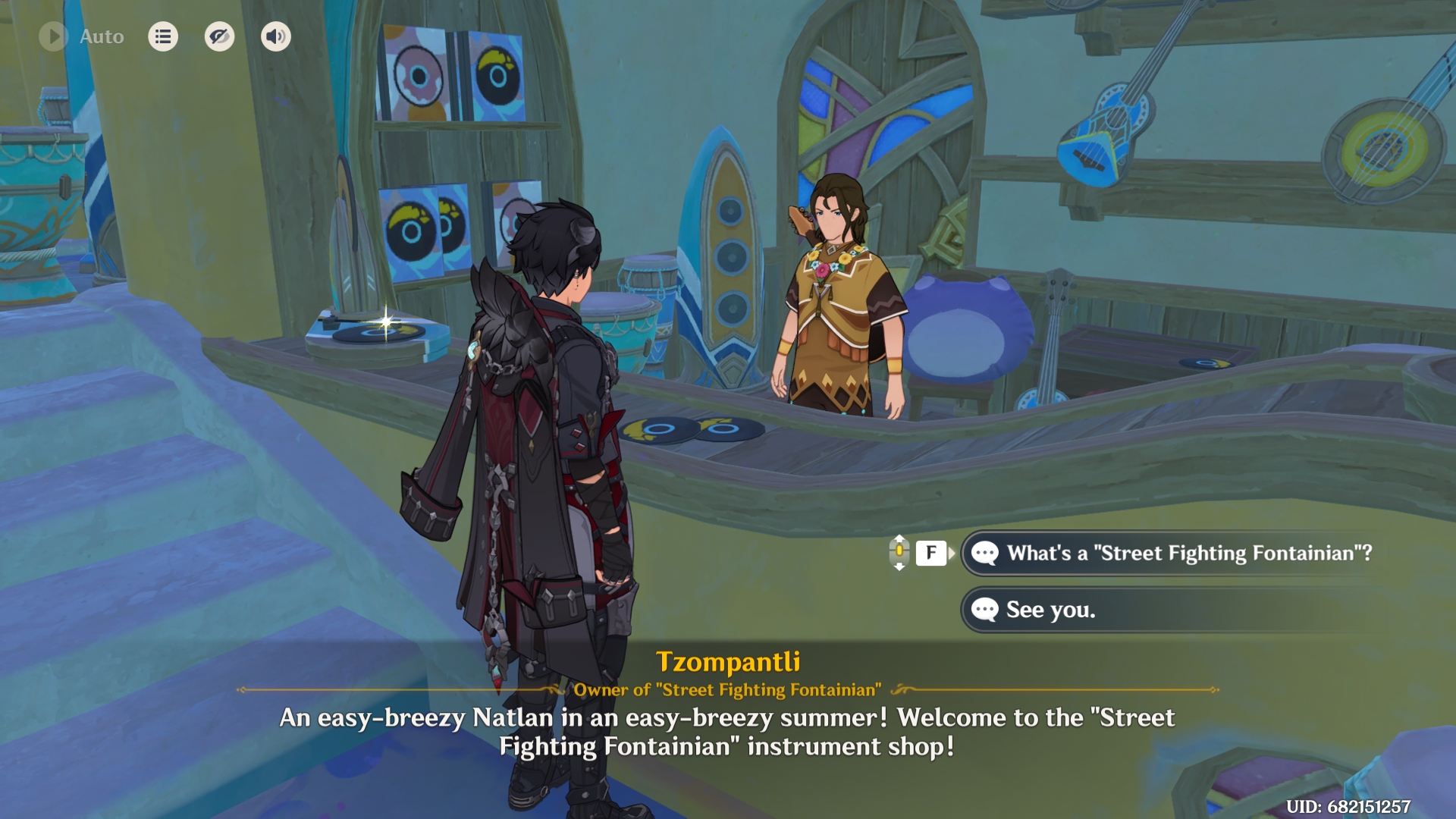Click the speaker voice-over icon
The image size is (1456, 819).
(x=276, y=36)
